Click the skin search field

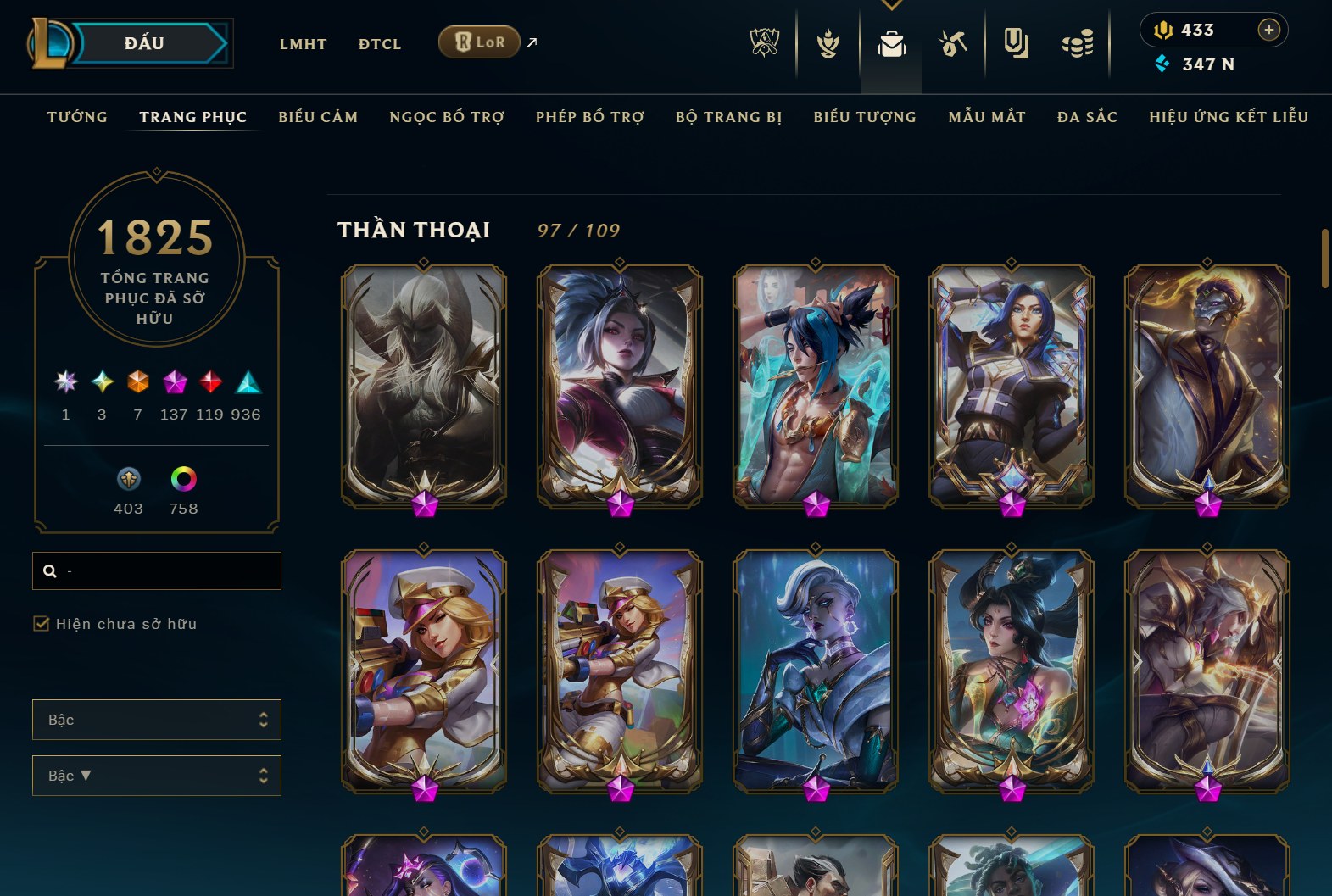(x=170, y=570)
